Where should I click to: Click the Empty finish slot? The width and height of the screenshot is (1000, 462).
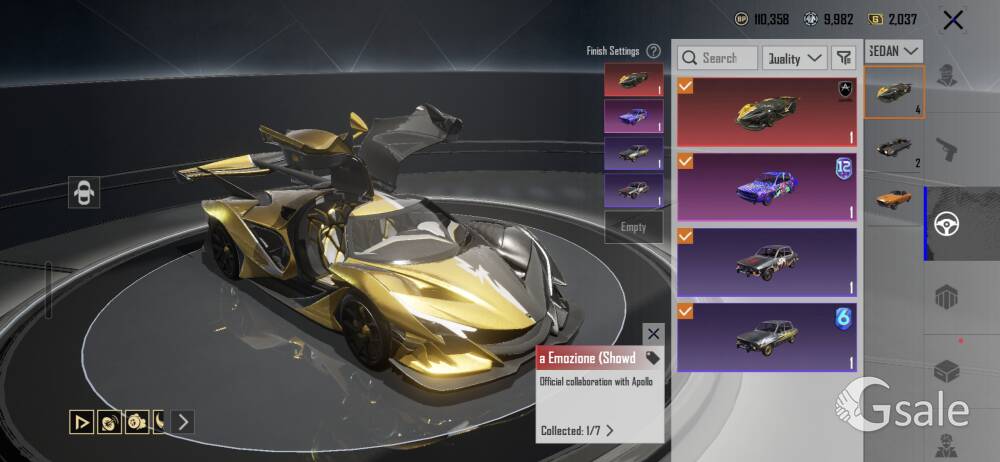(633, 227)
